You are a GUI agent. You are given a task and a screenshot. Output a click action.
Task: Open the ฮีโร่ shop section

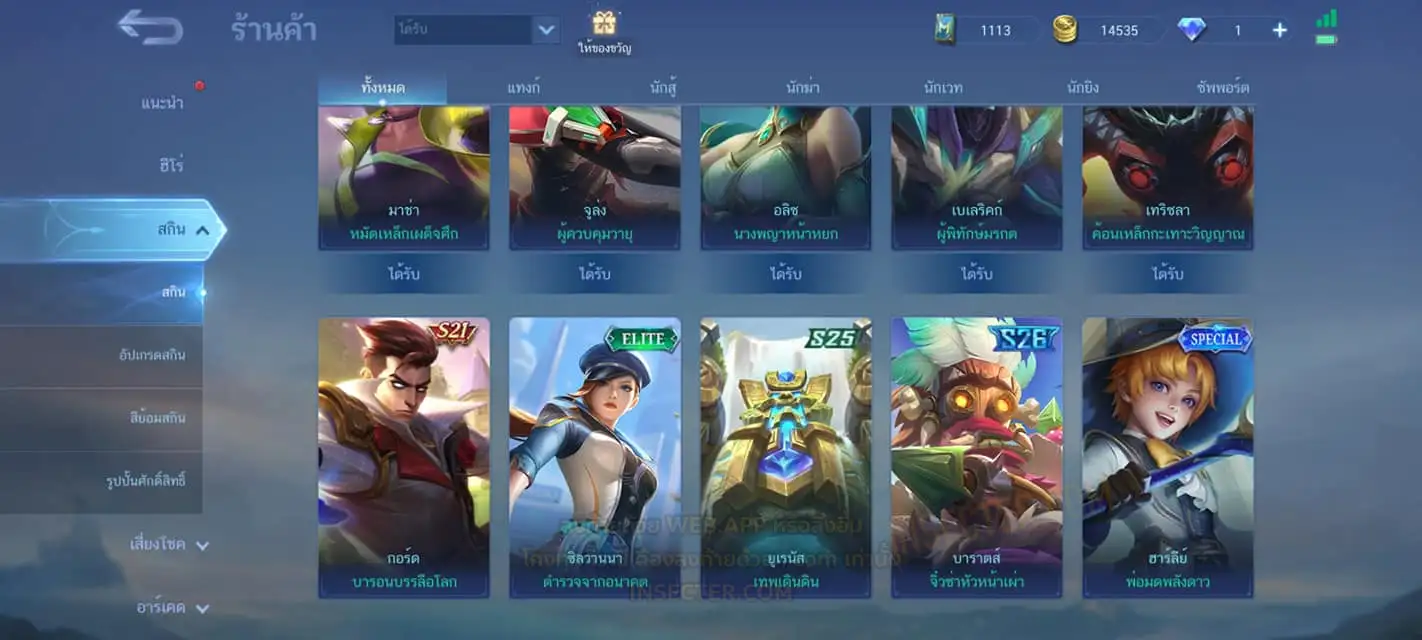click(x=170, y=165)
